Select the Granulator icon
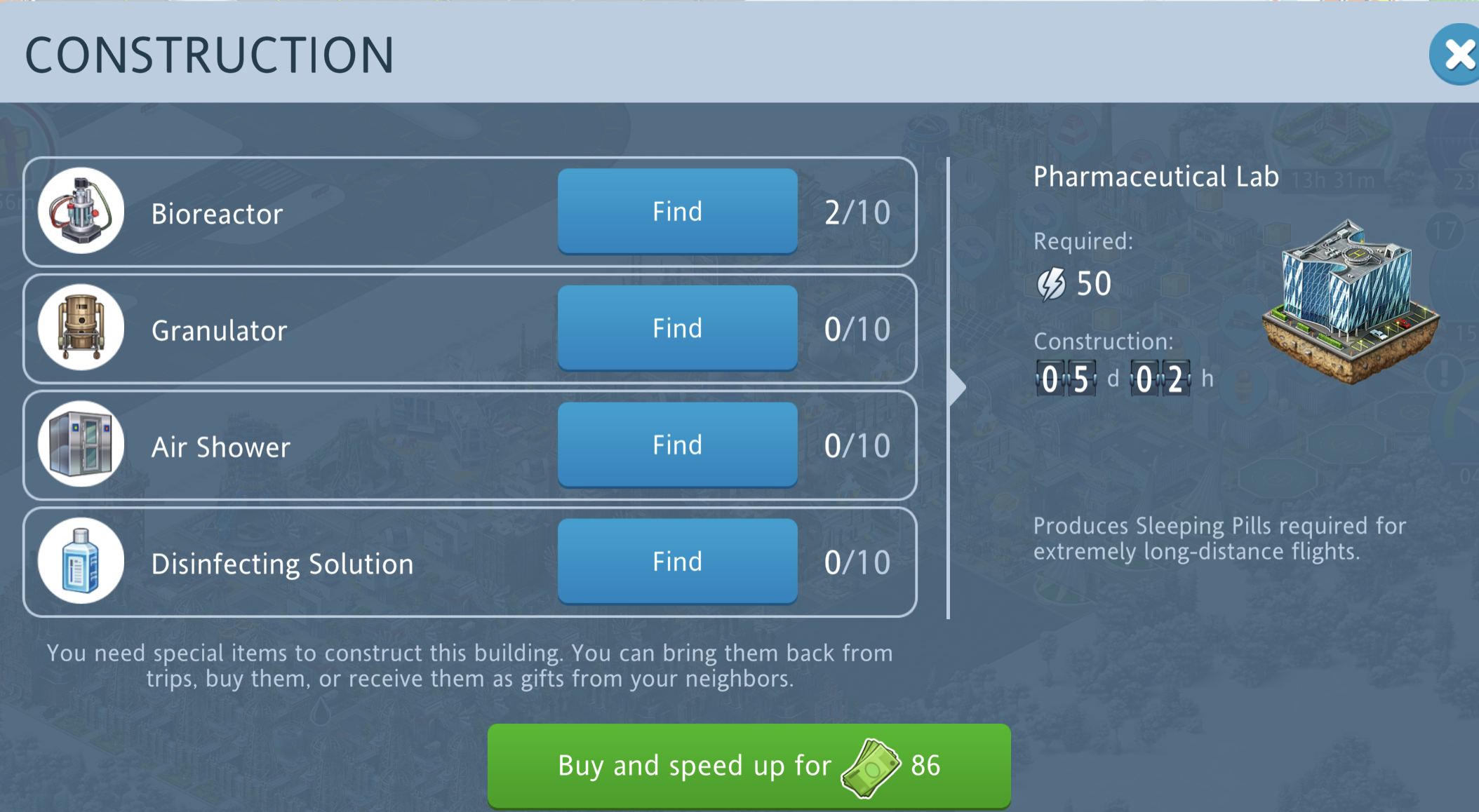The image size is (1479, 812). pos(81,327)
